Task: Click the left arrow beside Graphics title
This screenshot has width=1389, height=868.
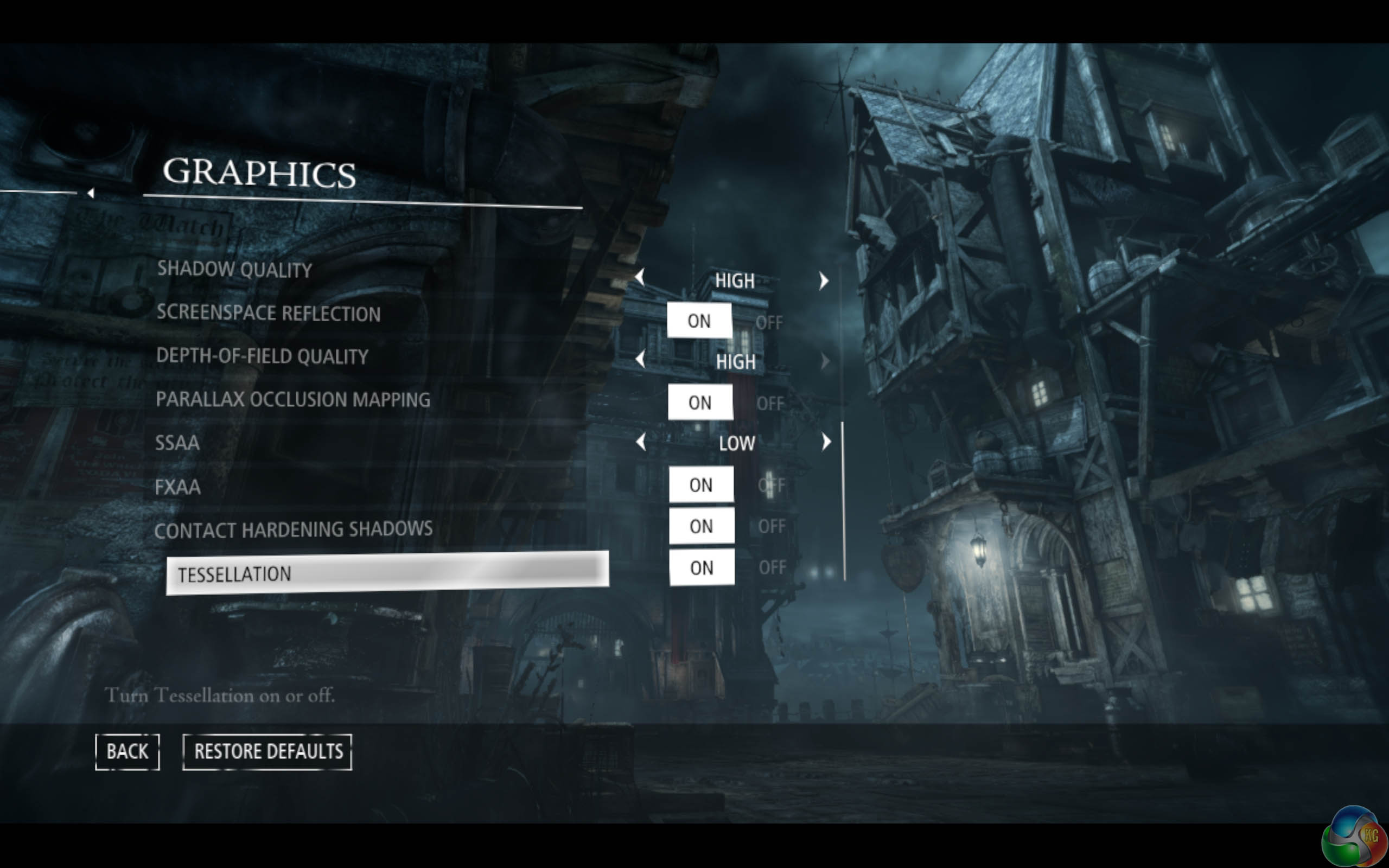Action: coord(91,194)
